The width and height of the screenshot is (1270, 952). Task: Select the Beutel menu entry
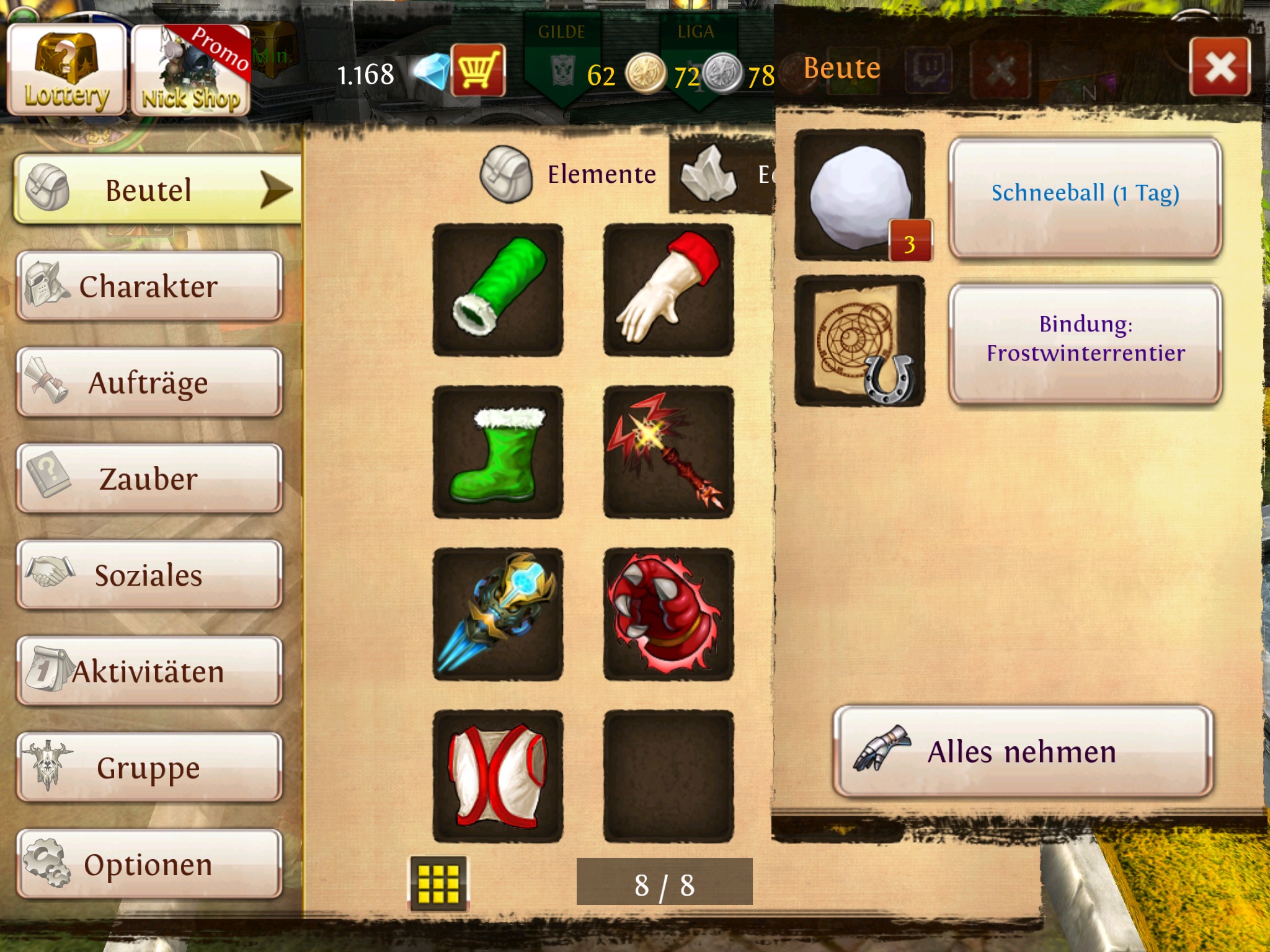click(x=158, y=190)
